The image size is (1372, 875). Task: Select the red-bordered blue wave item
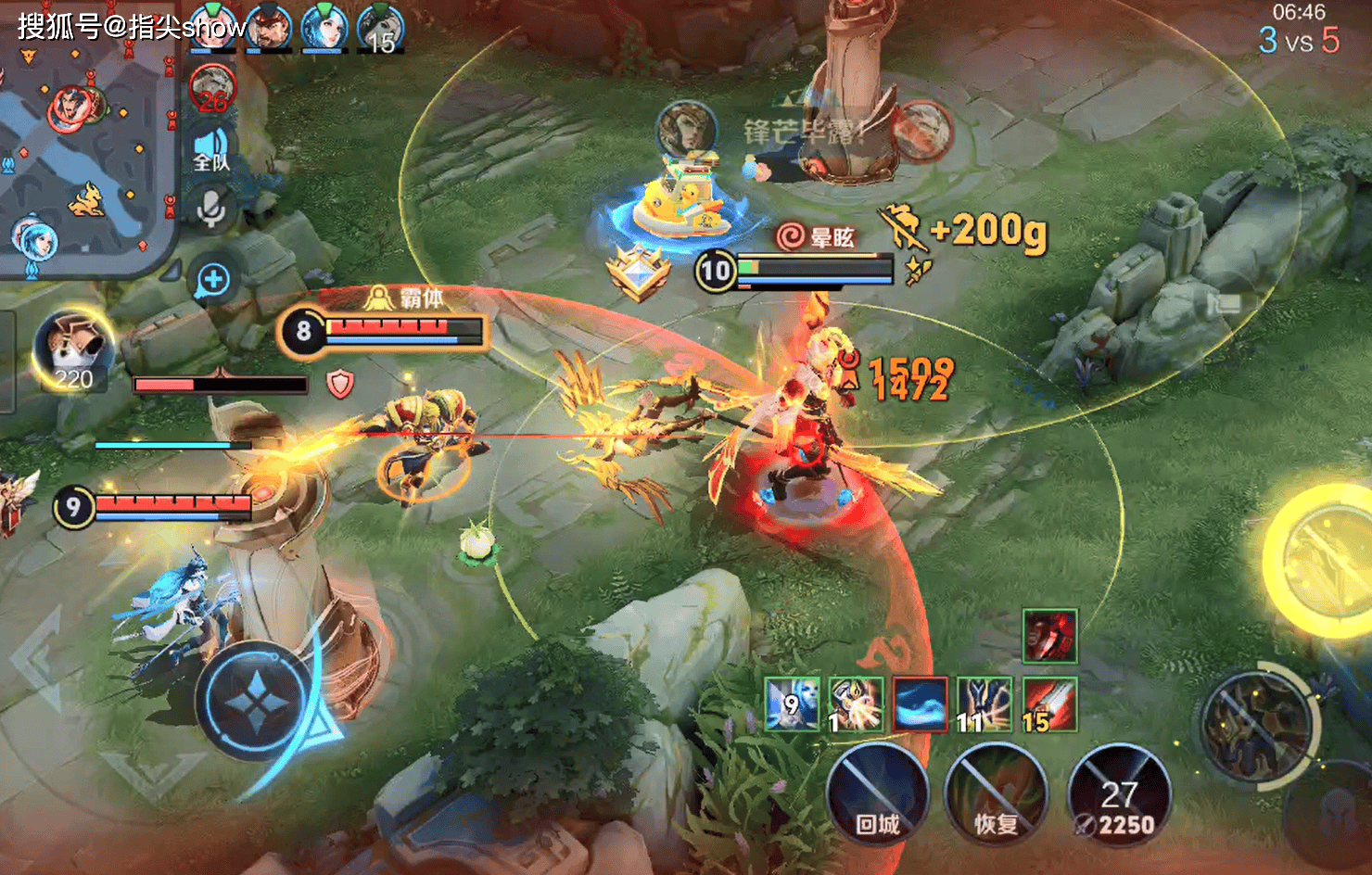pos(921,704)
